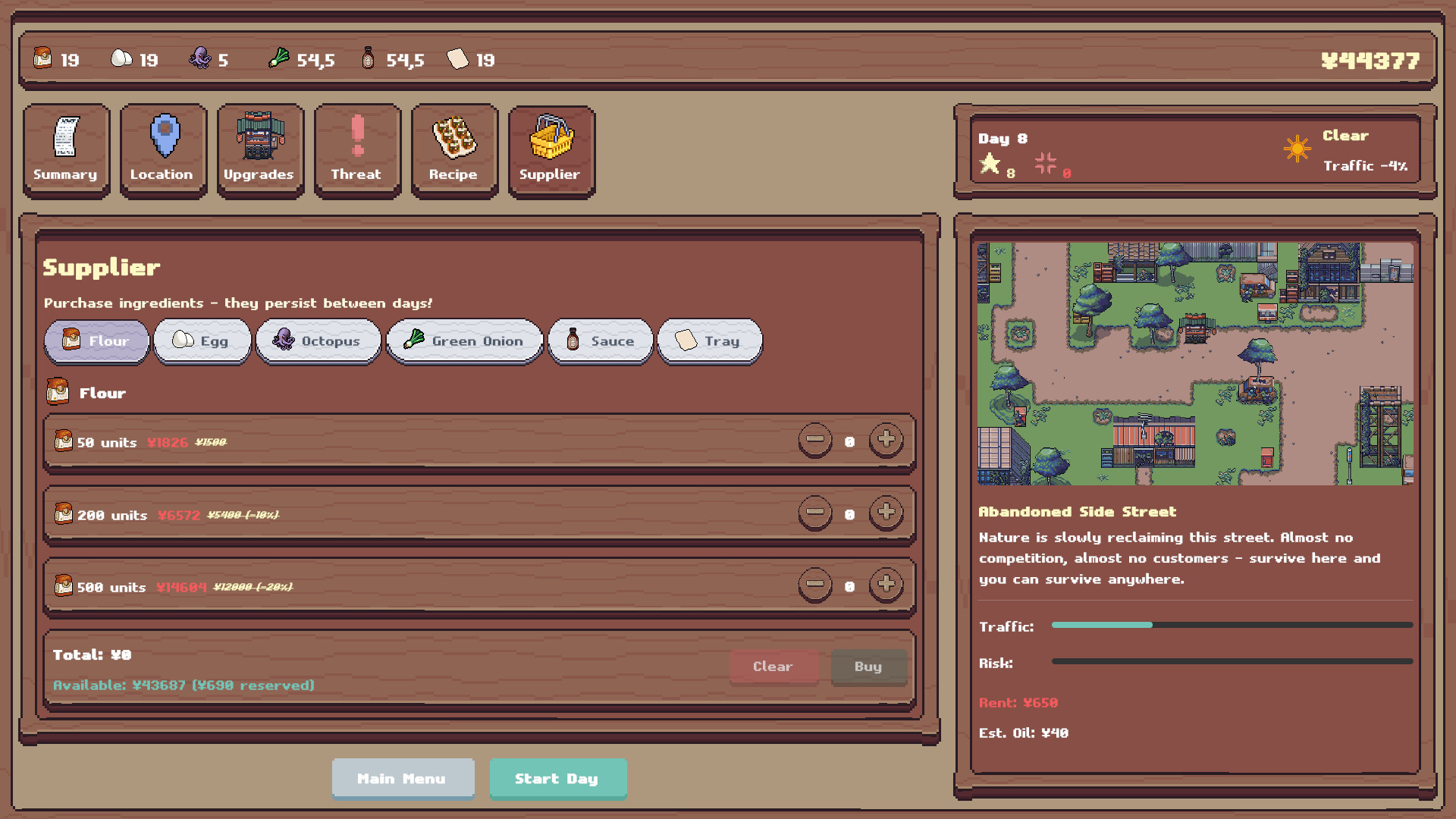Select the Tray ingredient category

coord(709,341)
